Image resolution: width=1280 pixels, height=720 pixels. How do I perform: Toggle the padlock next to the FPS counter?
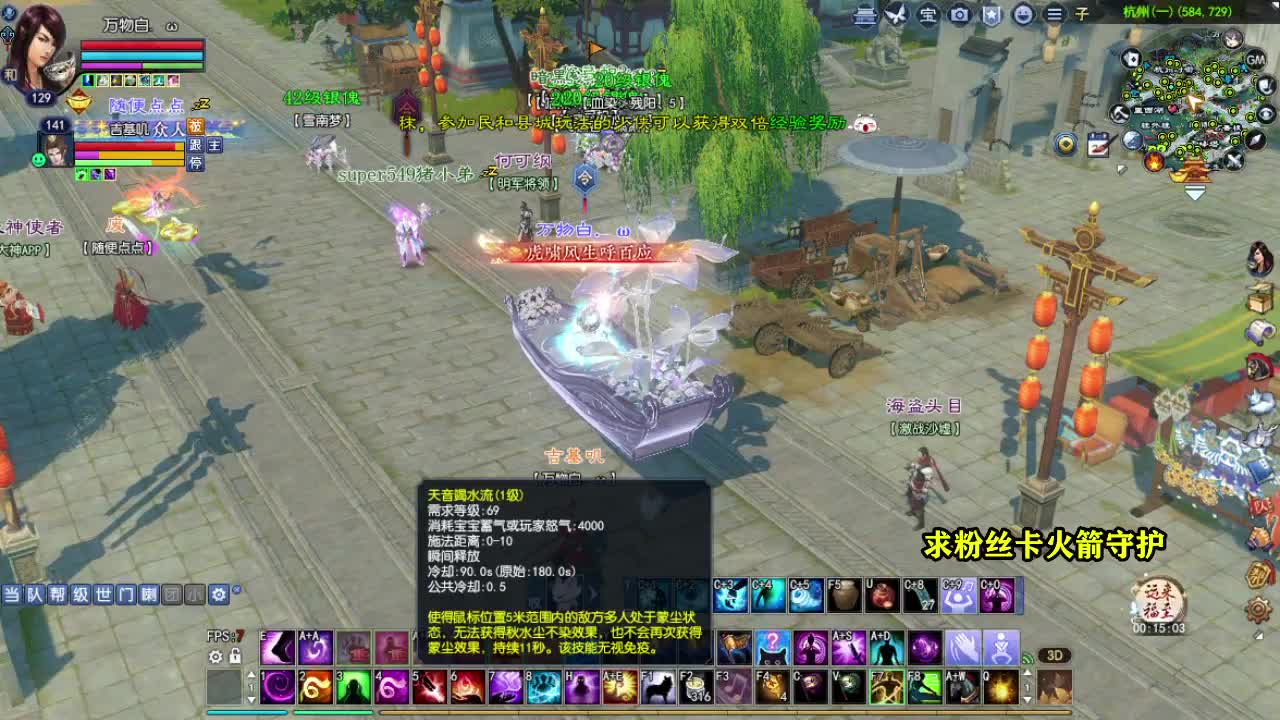point(235,657)
